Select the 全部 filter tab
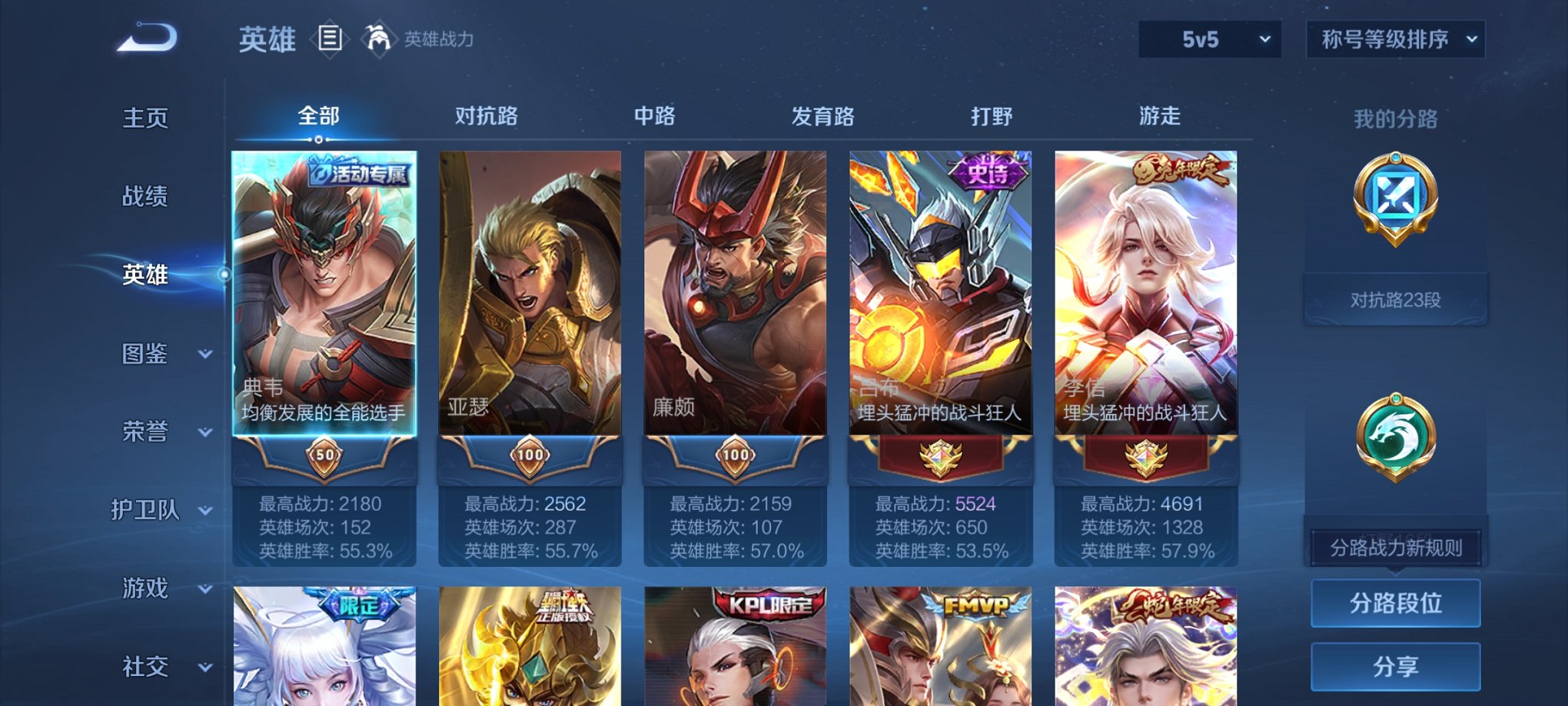This screenshot has width=1568, height=706. pos(321,117)
